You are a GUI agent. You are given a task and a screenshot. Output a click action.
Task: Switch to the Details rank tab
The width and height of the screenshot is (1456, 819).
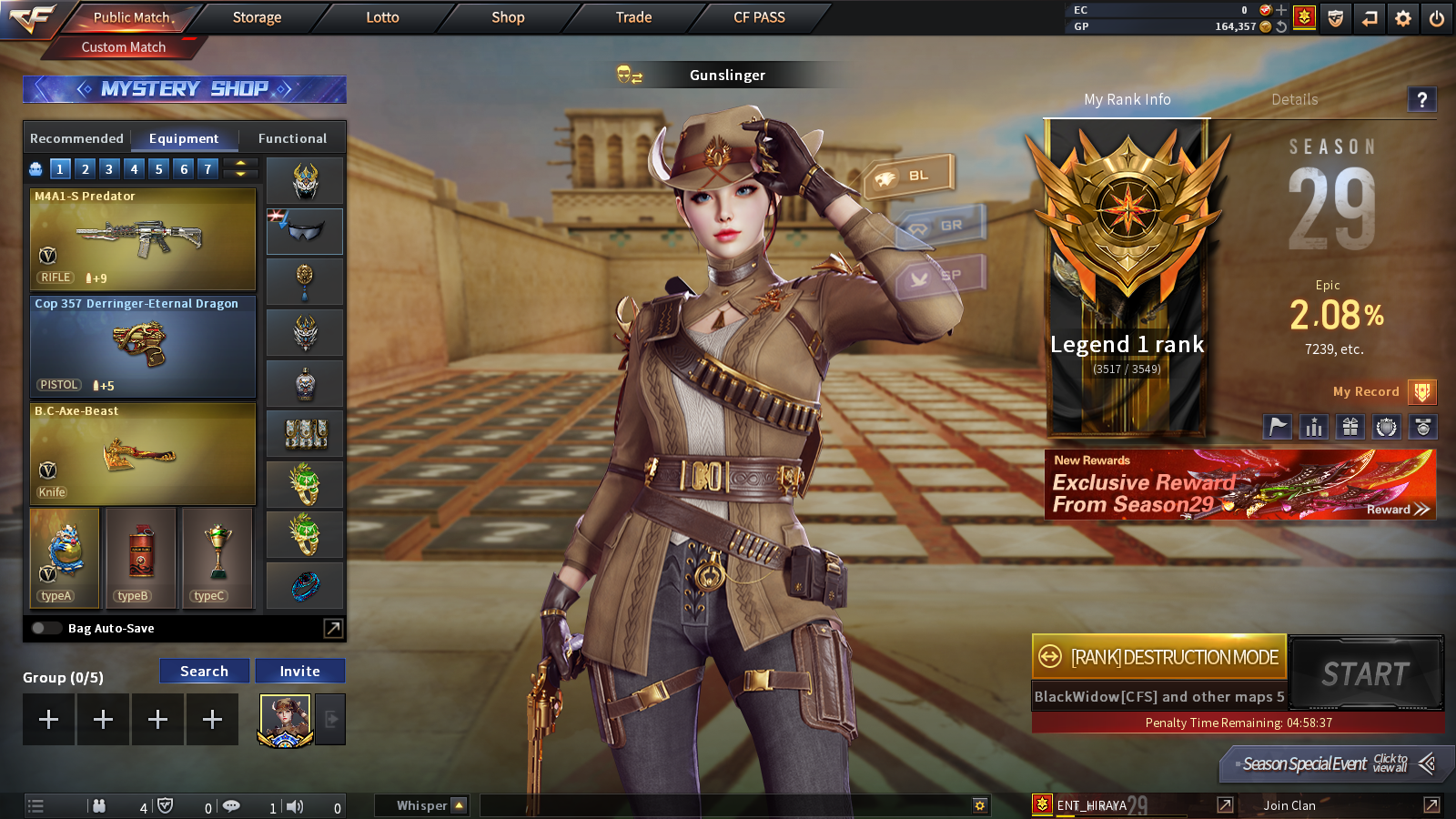(1294, 99)
